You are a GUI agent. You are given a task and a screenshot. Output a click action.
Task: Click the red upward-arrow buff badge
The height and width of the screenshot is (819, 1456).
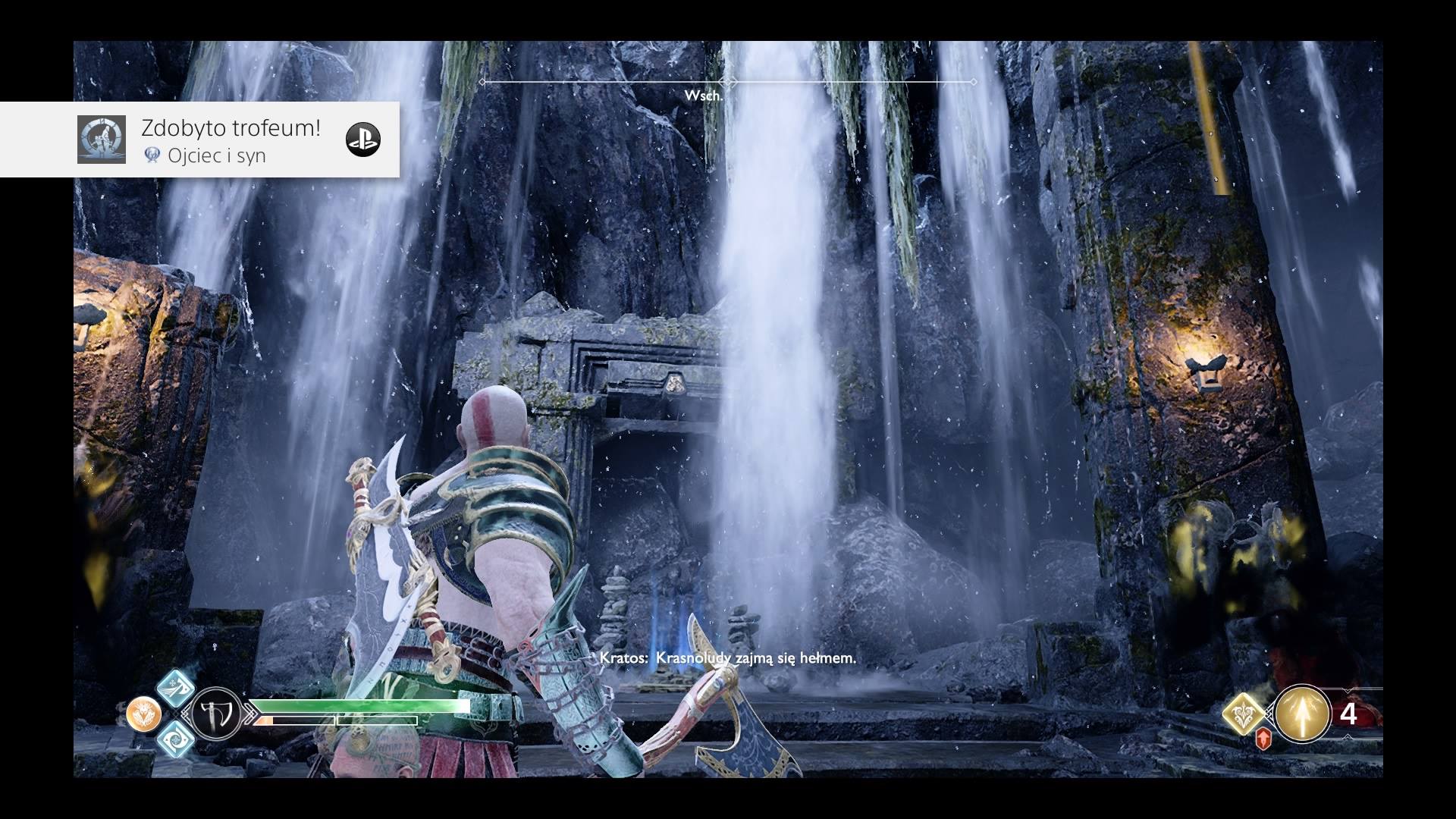coord(1263,739)
